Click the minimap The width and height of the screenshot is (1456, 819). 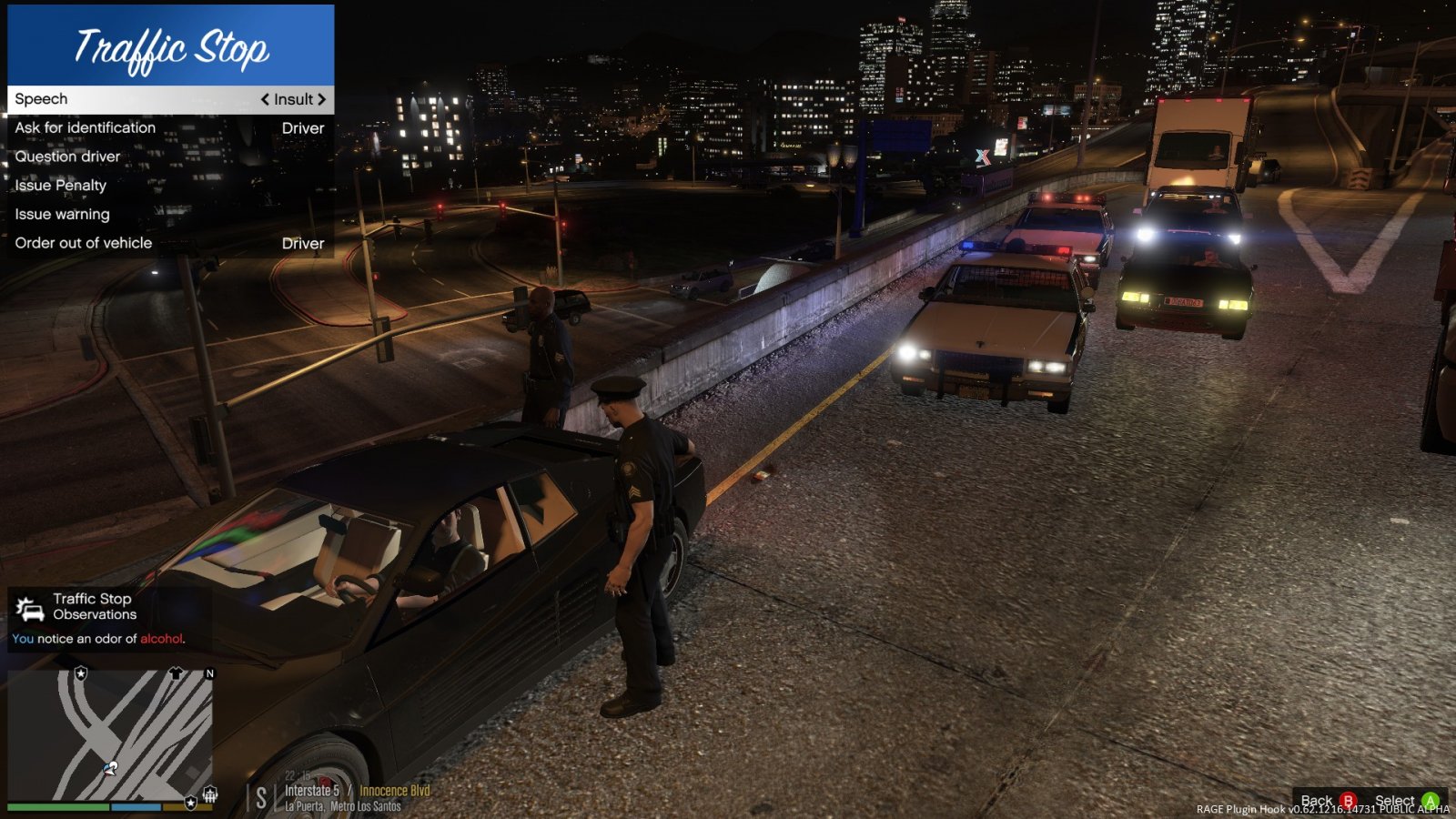click(x=110, y=734)
